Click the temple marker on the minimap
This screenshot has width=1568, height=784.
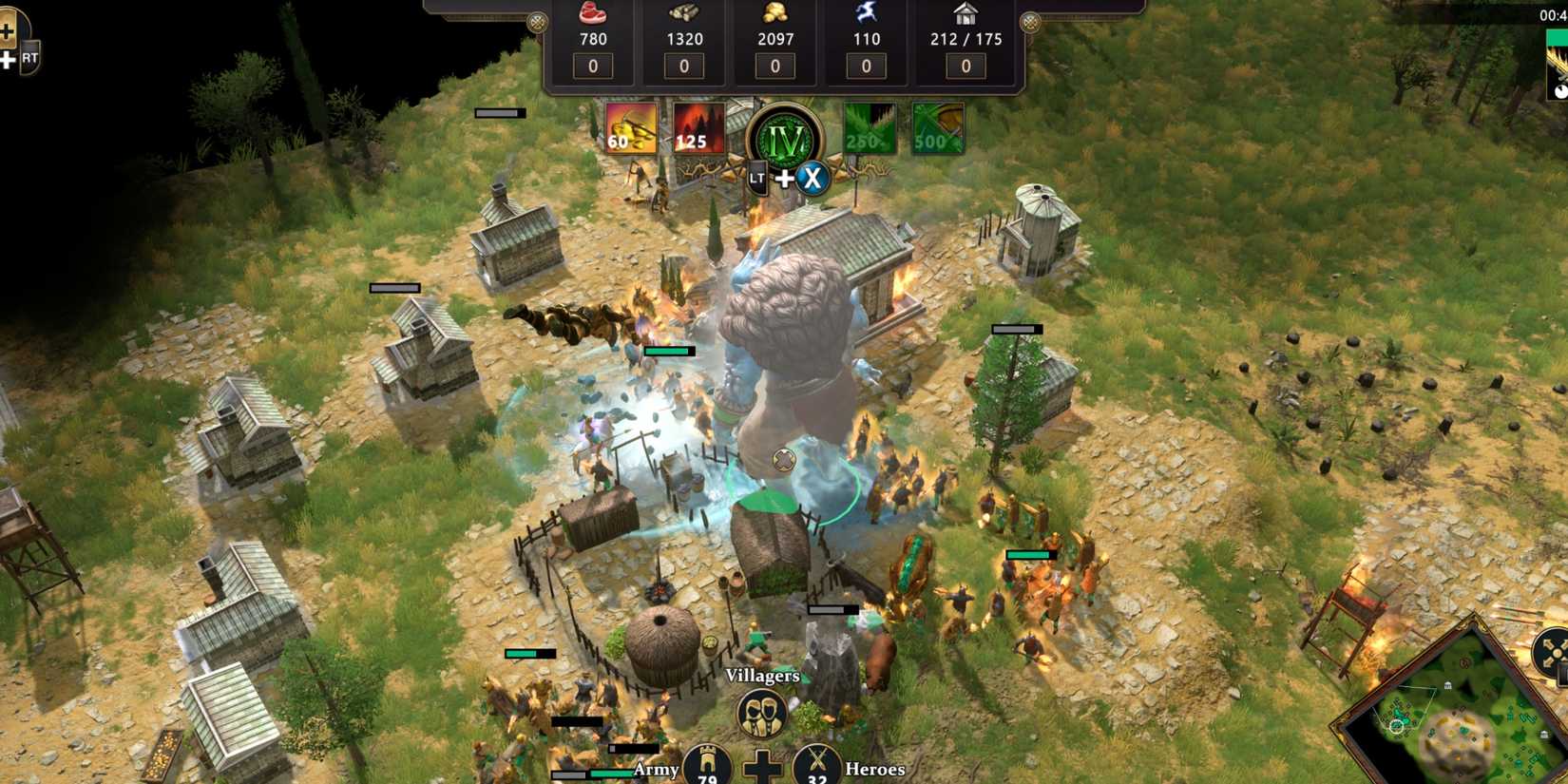pyautogui.click(x=1448, y=686)
